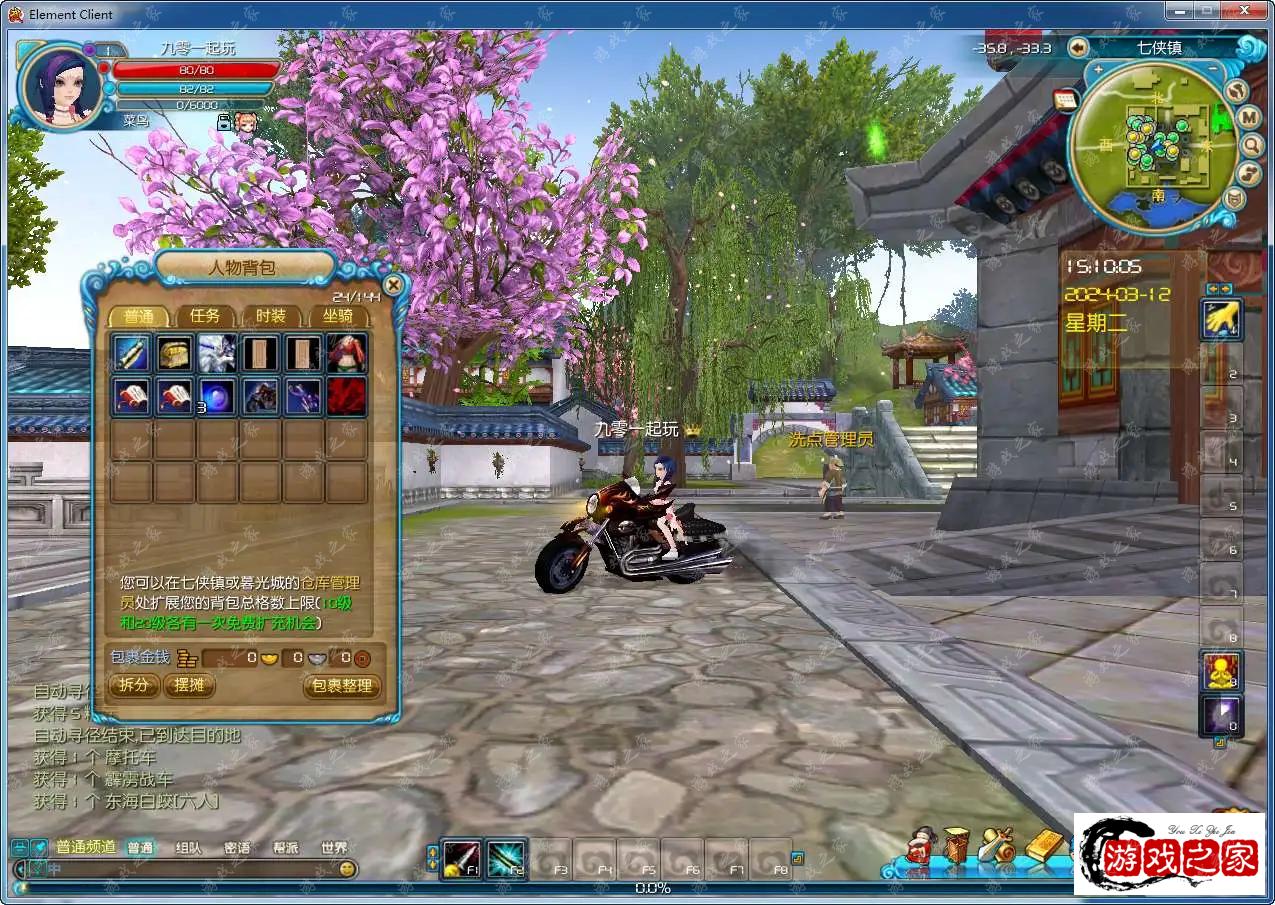The height and width of the screenshot is (905, 1275).
Task: Click the magnifying glass button beside minimap
Action: click(1251, 146)
